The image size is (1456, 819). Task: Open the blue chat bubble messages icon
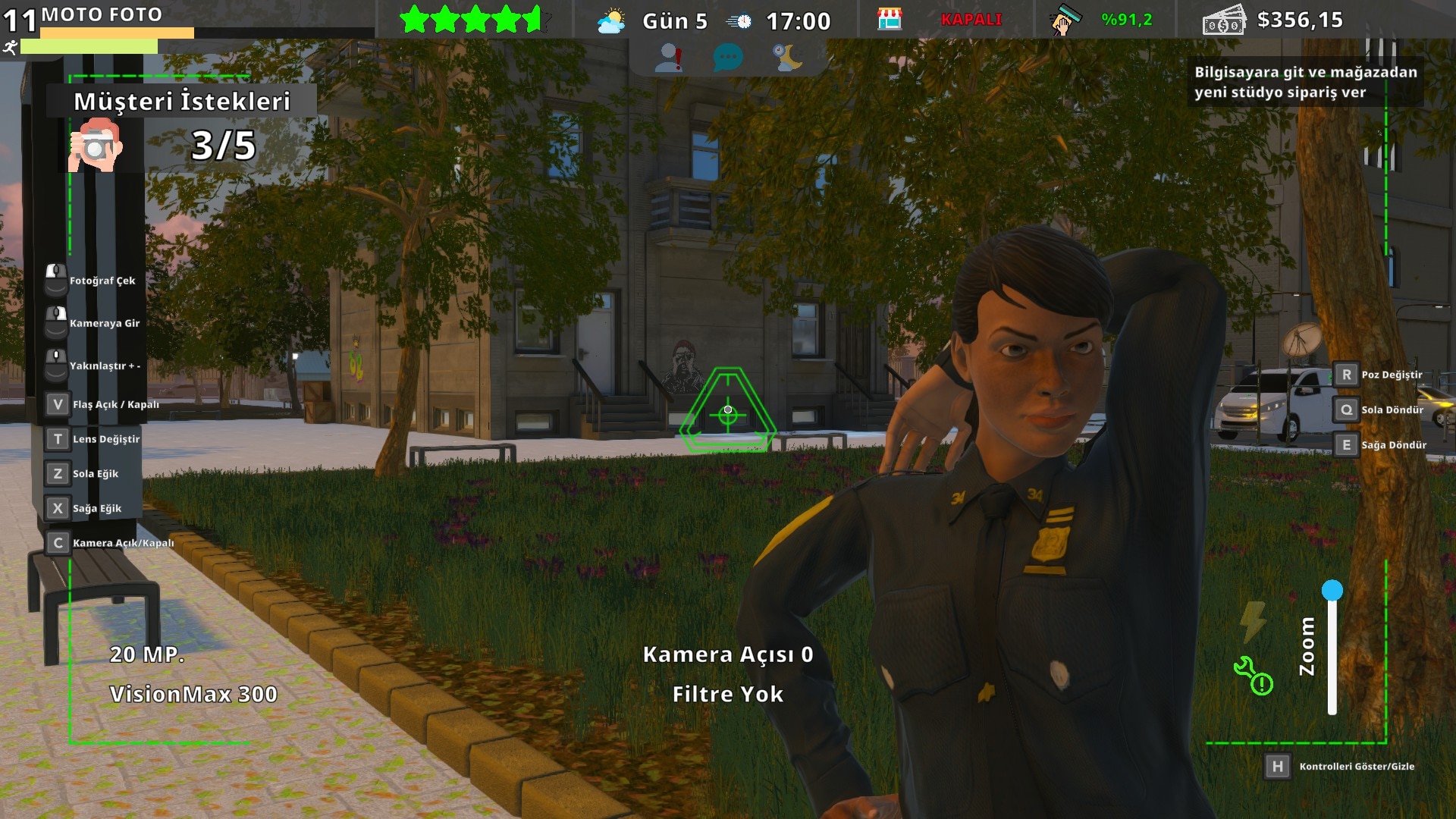(728, 58)
